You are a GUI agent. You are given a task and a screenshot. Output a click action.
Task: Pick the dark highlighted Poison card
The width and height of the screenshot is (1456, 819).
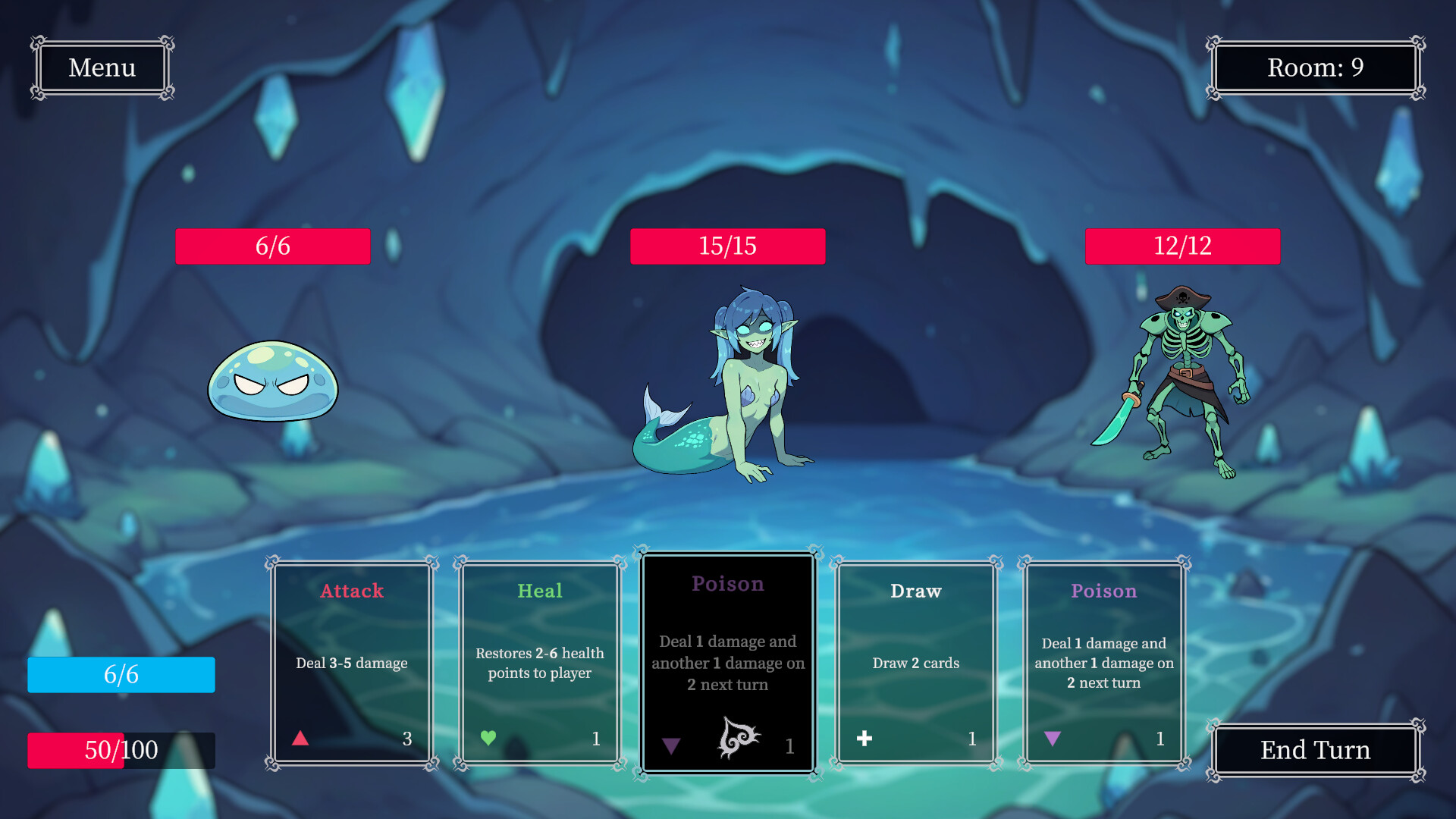click(x=728, y=663)
